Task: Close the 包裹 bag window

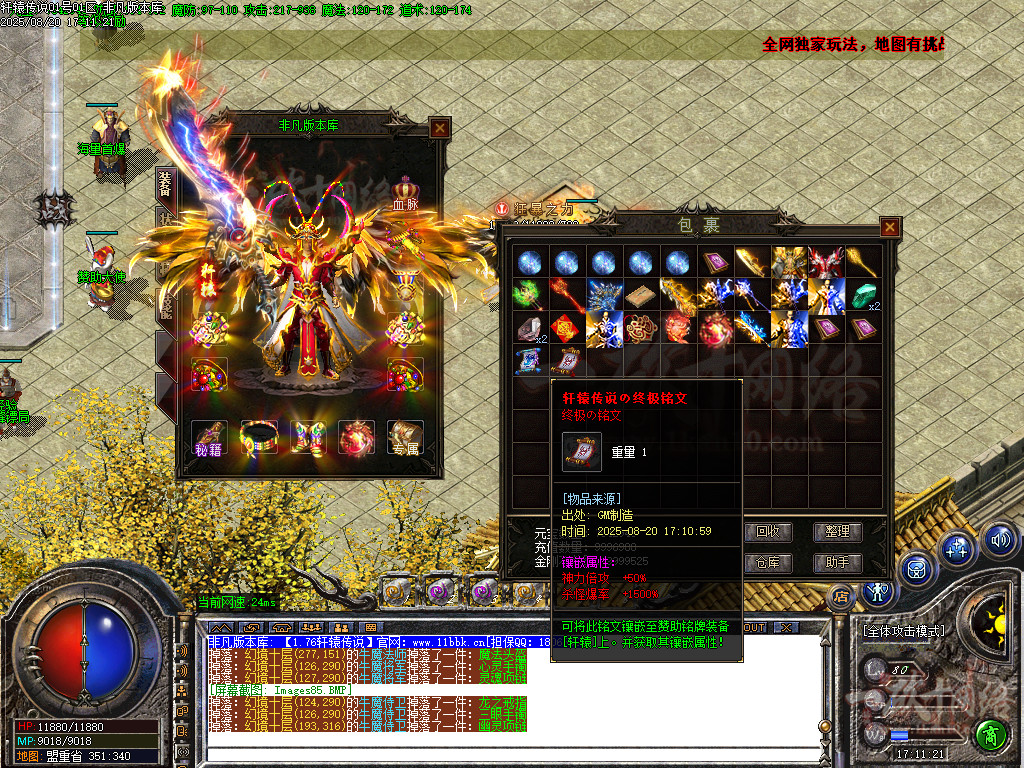Action: click(x=889, y=228)
